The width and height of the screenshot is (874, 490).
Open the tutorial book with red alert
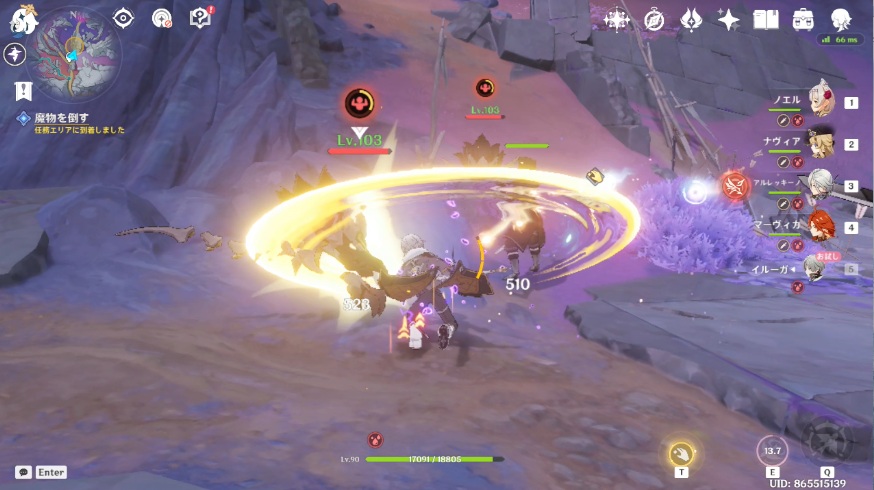(x=200, y=18)
